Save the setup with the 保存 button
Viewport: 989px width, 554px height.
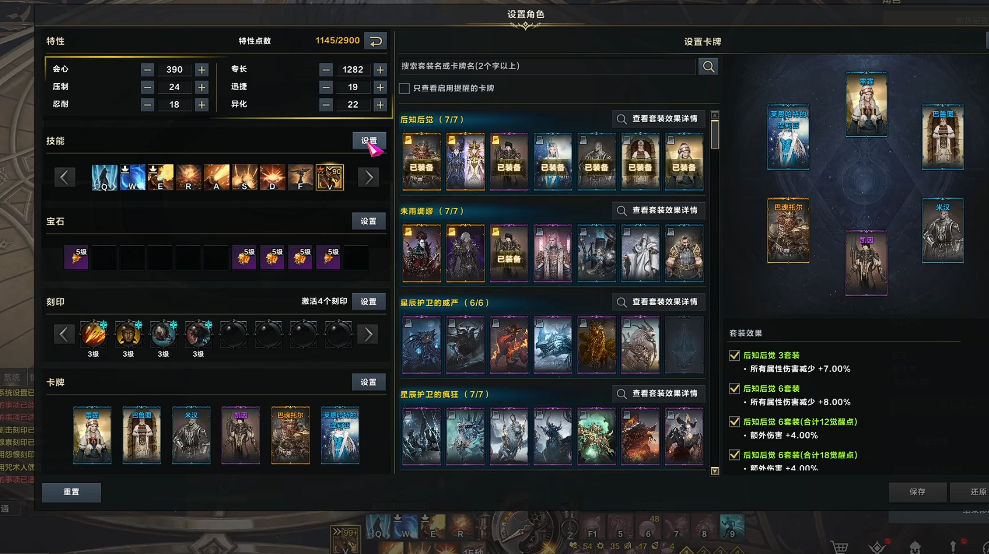click(917, 492)
